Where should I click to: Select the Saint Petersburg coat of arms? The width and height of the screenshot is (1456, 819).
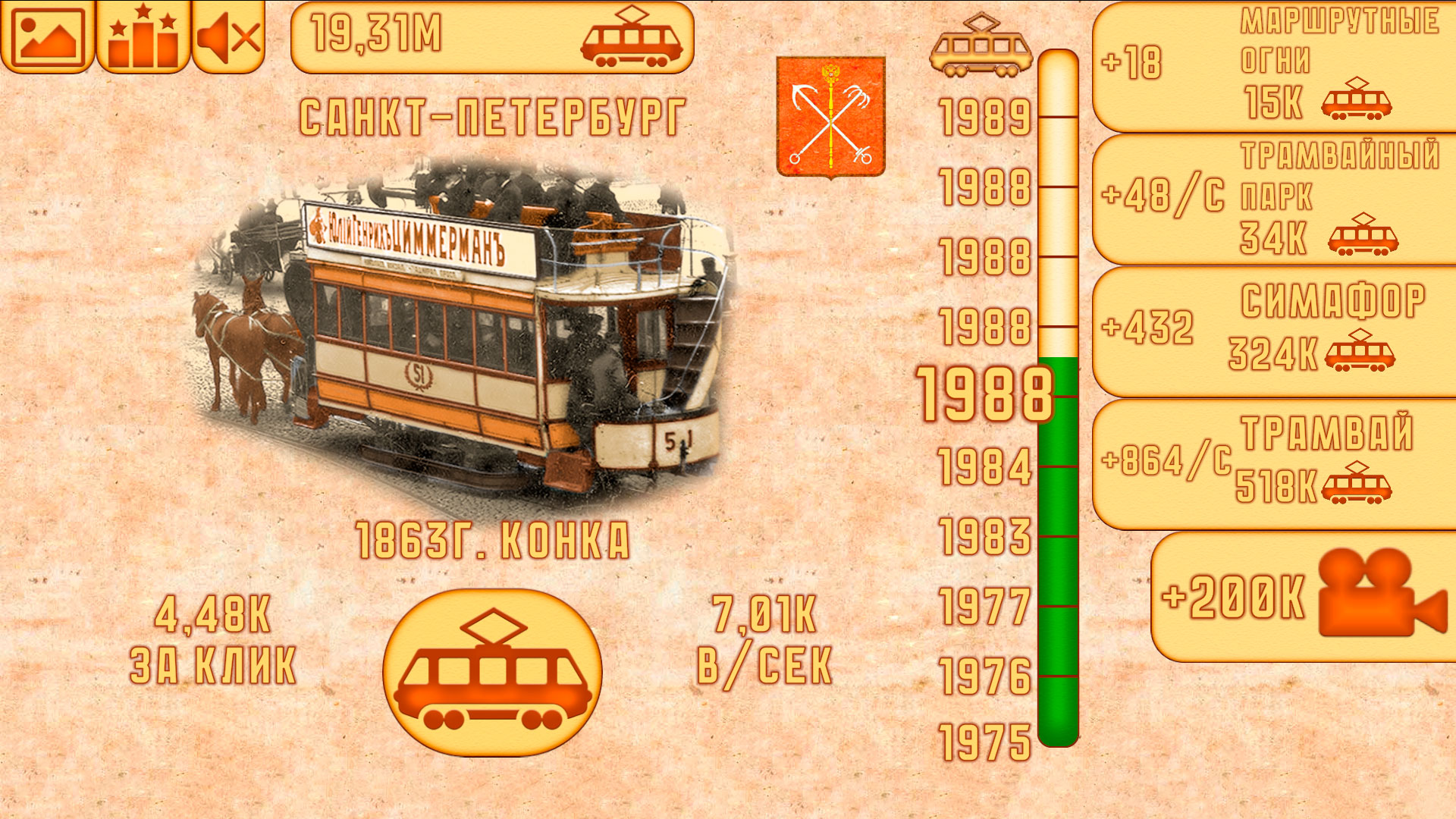tap(831, 114)
